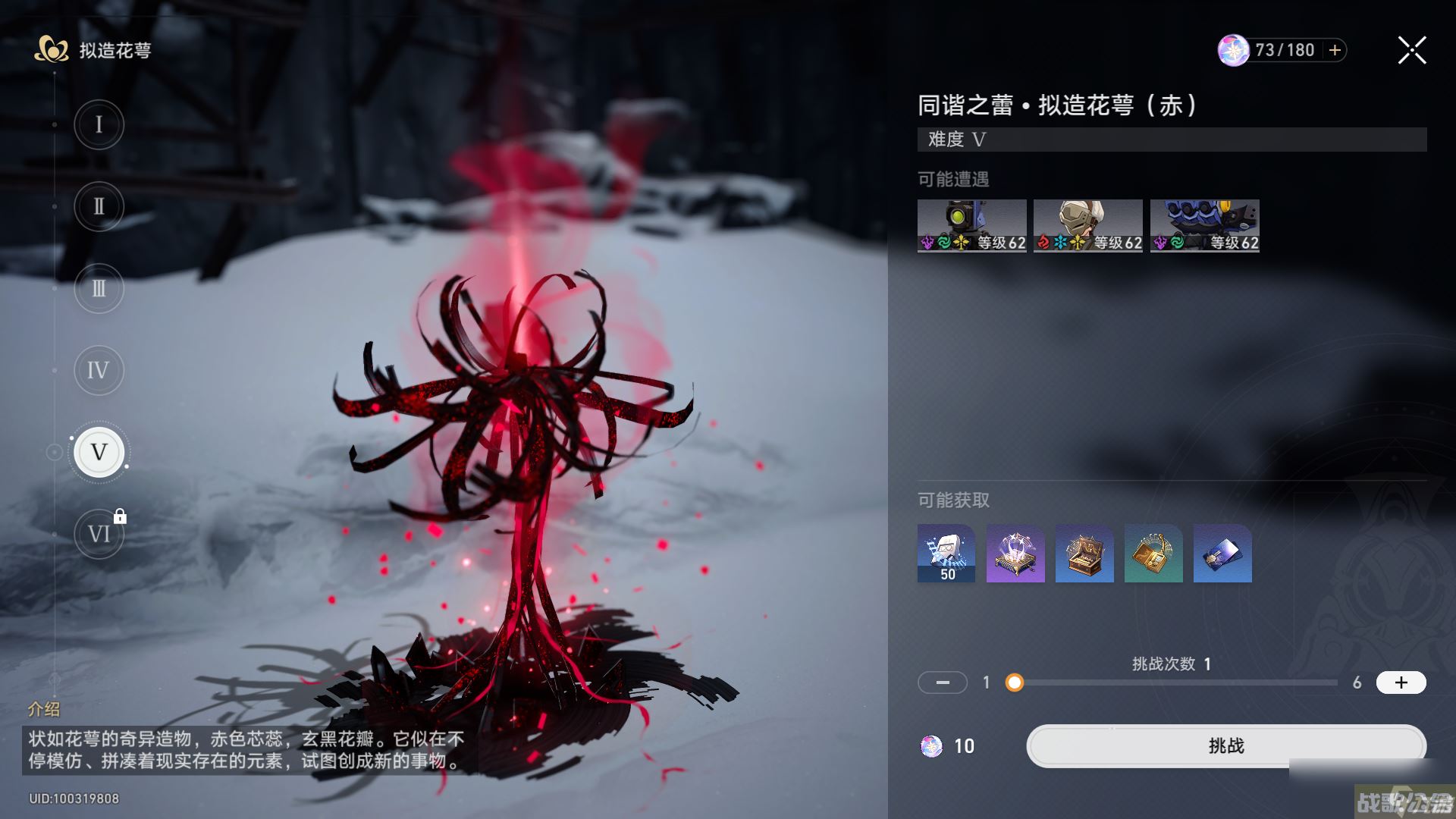Select difficulty IV on the left
This screenshot has height=819, width=1456.
tap(99, 370)
